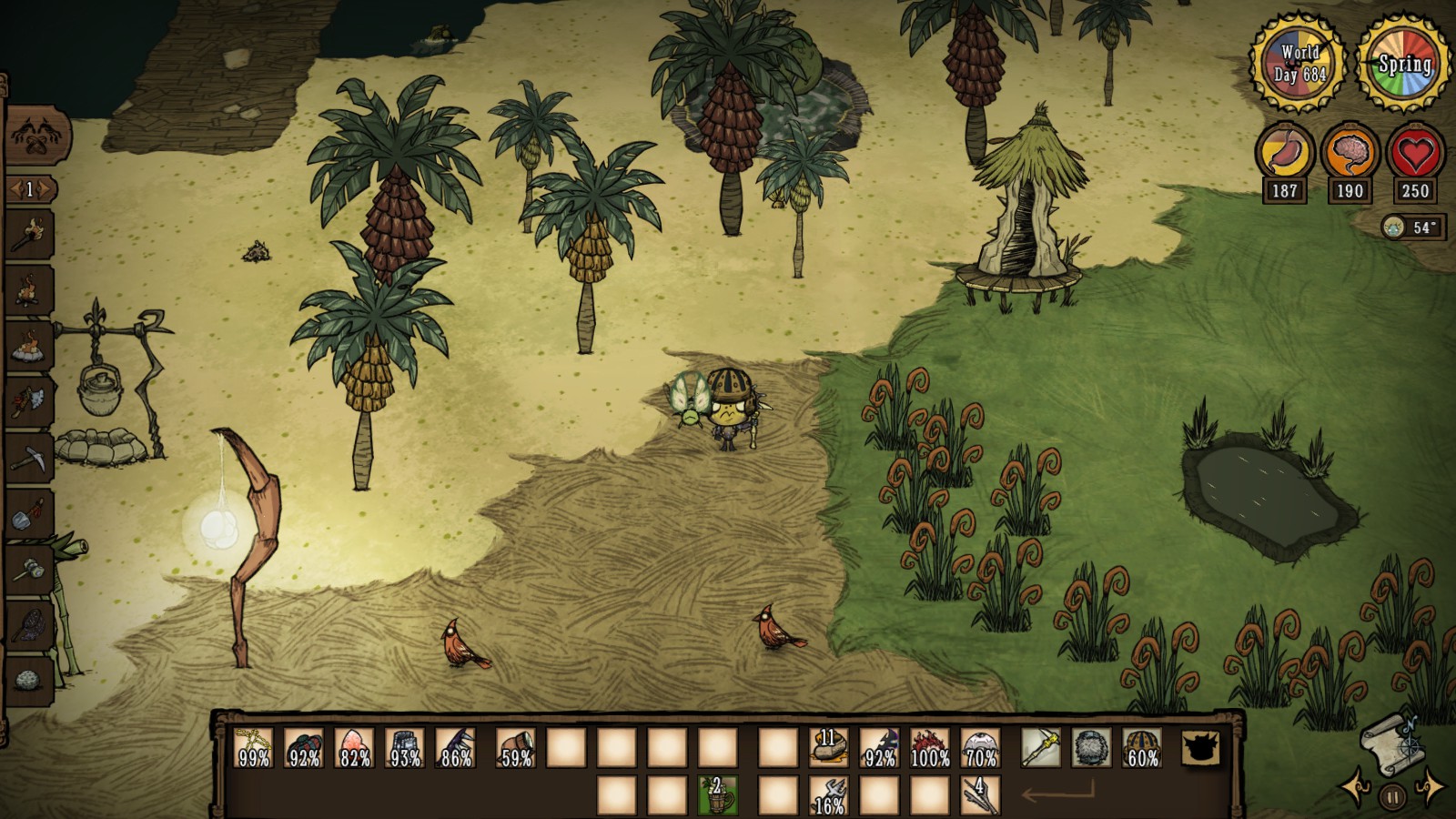Select the item at 16% durability

pyautogui.click(x=828, y=794)
